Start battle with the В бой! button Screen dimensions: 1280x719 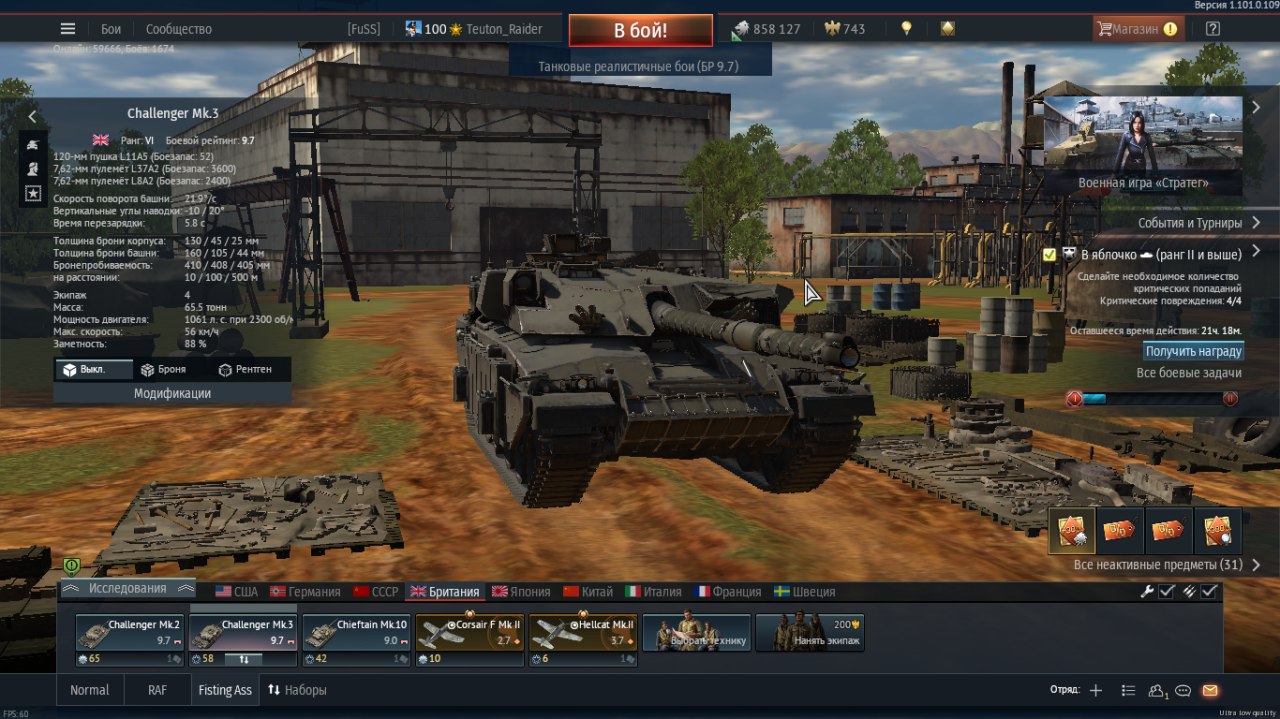tap(640, 30)
